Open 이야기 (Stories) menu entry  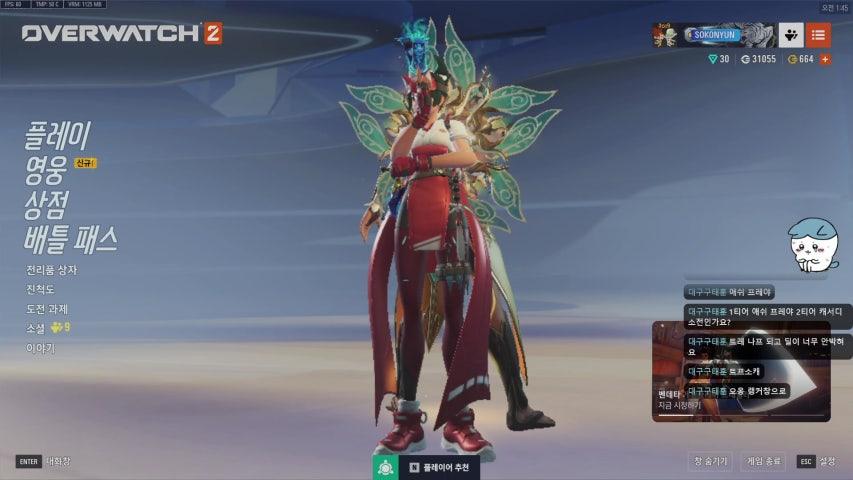click(x=41, y=348)
